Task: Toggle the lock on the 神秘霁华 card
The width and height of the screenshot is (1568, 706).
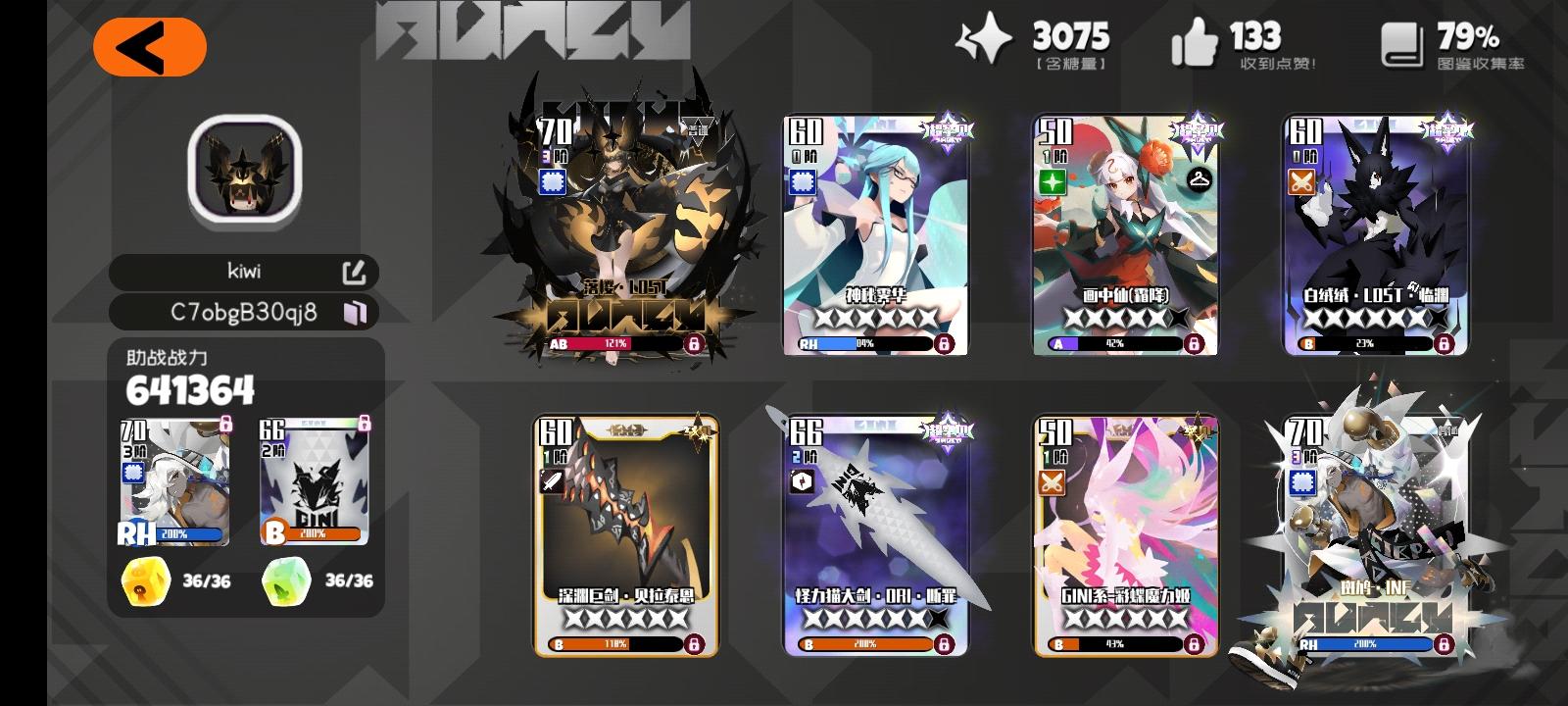Action: [944, 343]
